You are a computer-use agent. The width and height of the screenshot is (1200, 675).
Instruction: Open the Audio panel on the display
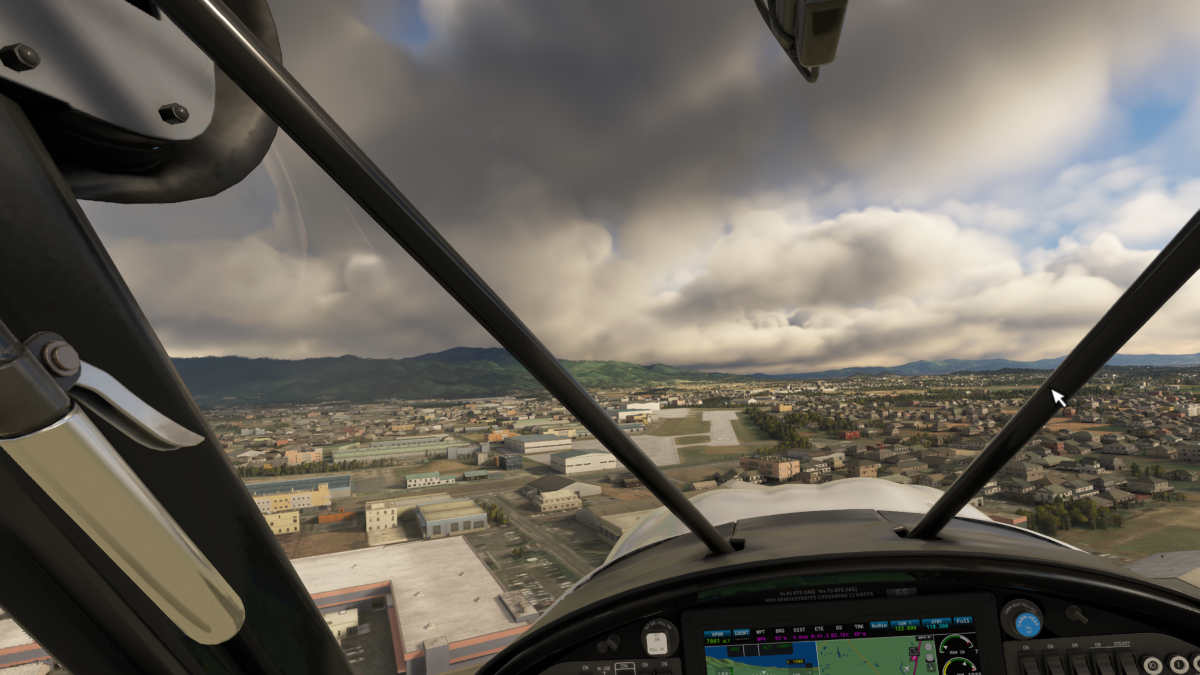879,626
